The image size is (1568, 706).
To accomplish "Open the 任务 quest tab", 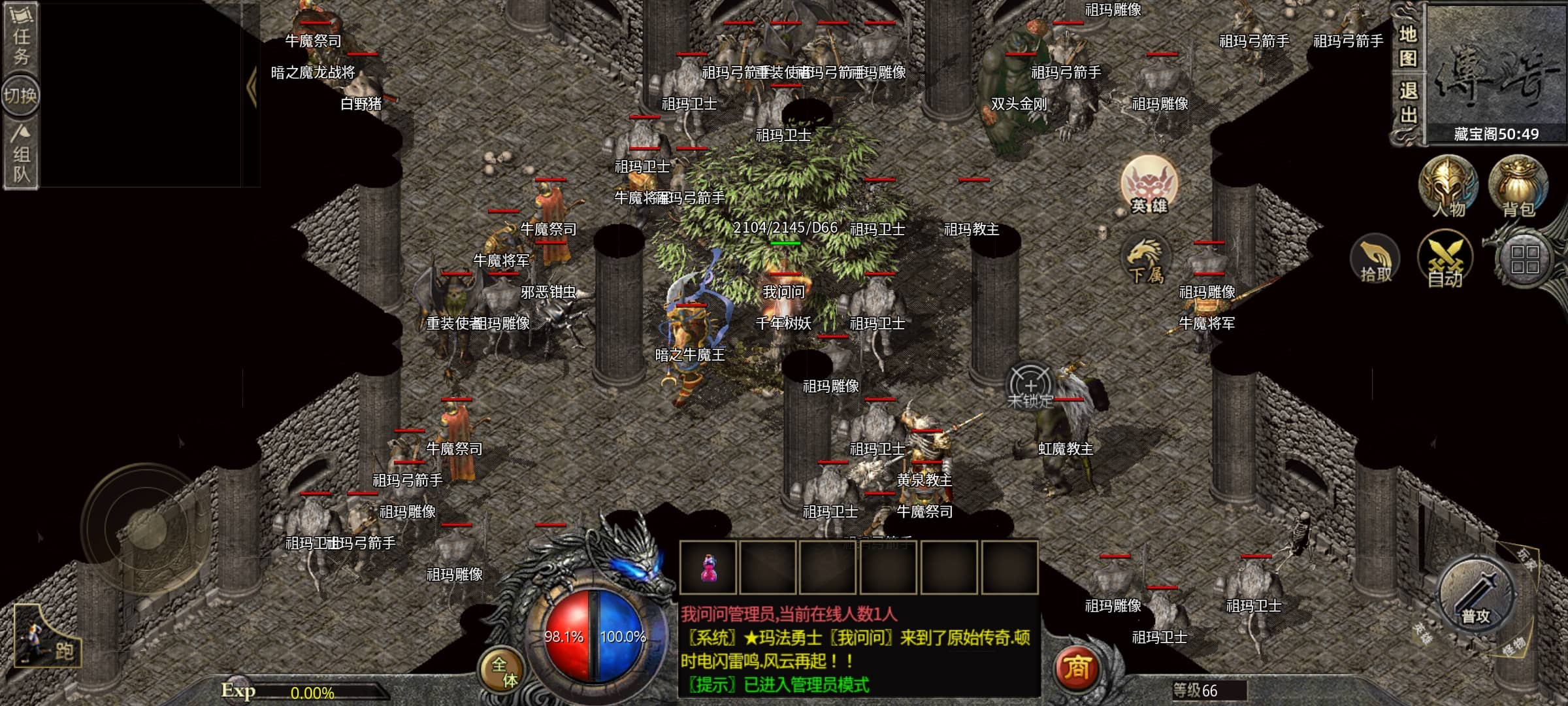I will (21, 38).
